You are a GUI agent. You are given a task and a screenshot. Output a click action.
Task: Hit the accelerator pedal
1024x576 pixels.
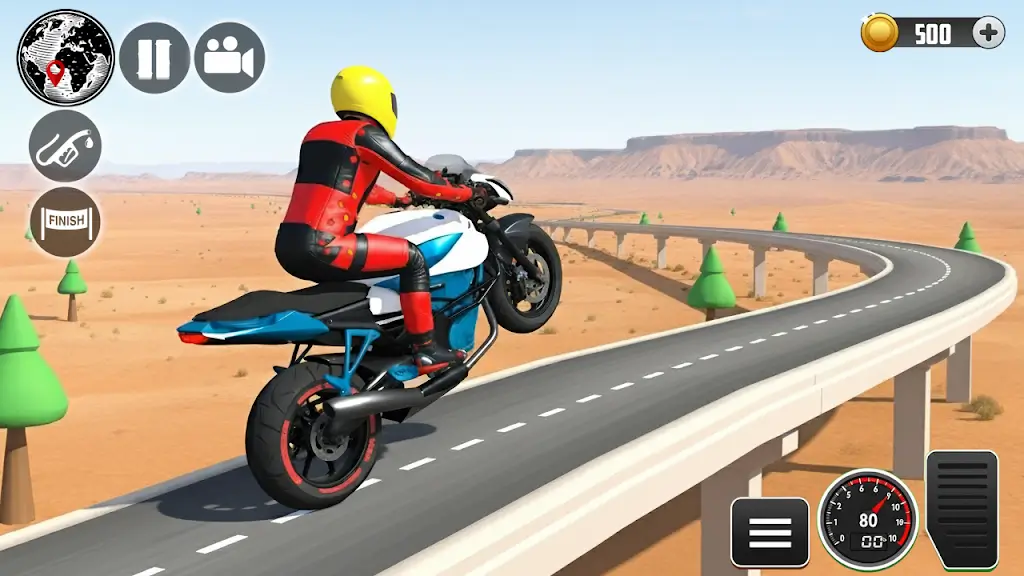pyautogui.click(x=962, y=510)
